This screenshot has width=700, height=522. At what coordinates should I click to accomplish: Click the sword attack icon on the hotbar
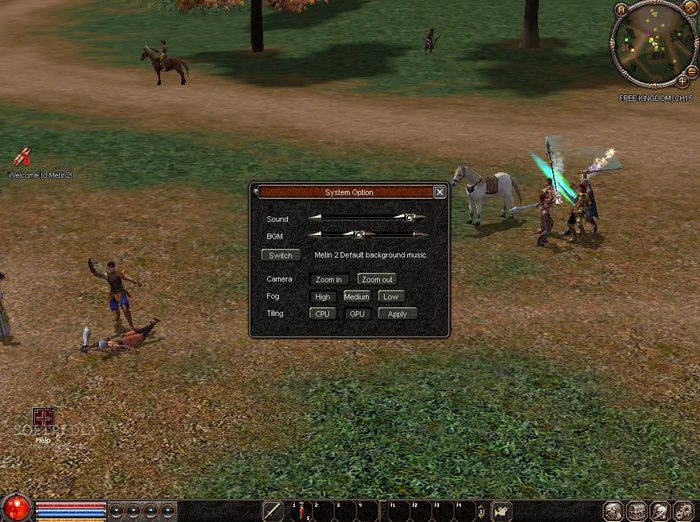(x=273, y=510)
